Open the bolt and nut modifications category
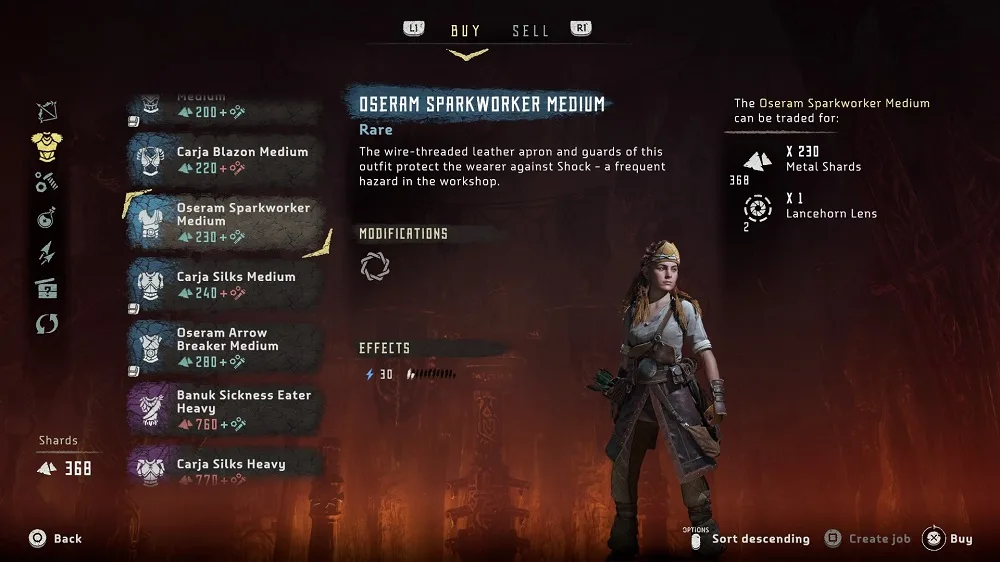Viewport: 1000px width, 562px height. click(x=47, y=181)
